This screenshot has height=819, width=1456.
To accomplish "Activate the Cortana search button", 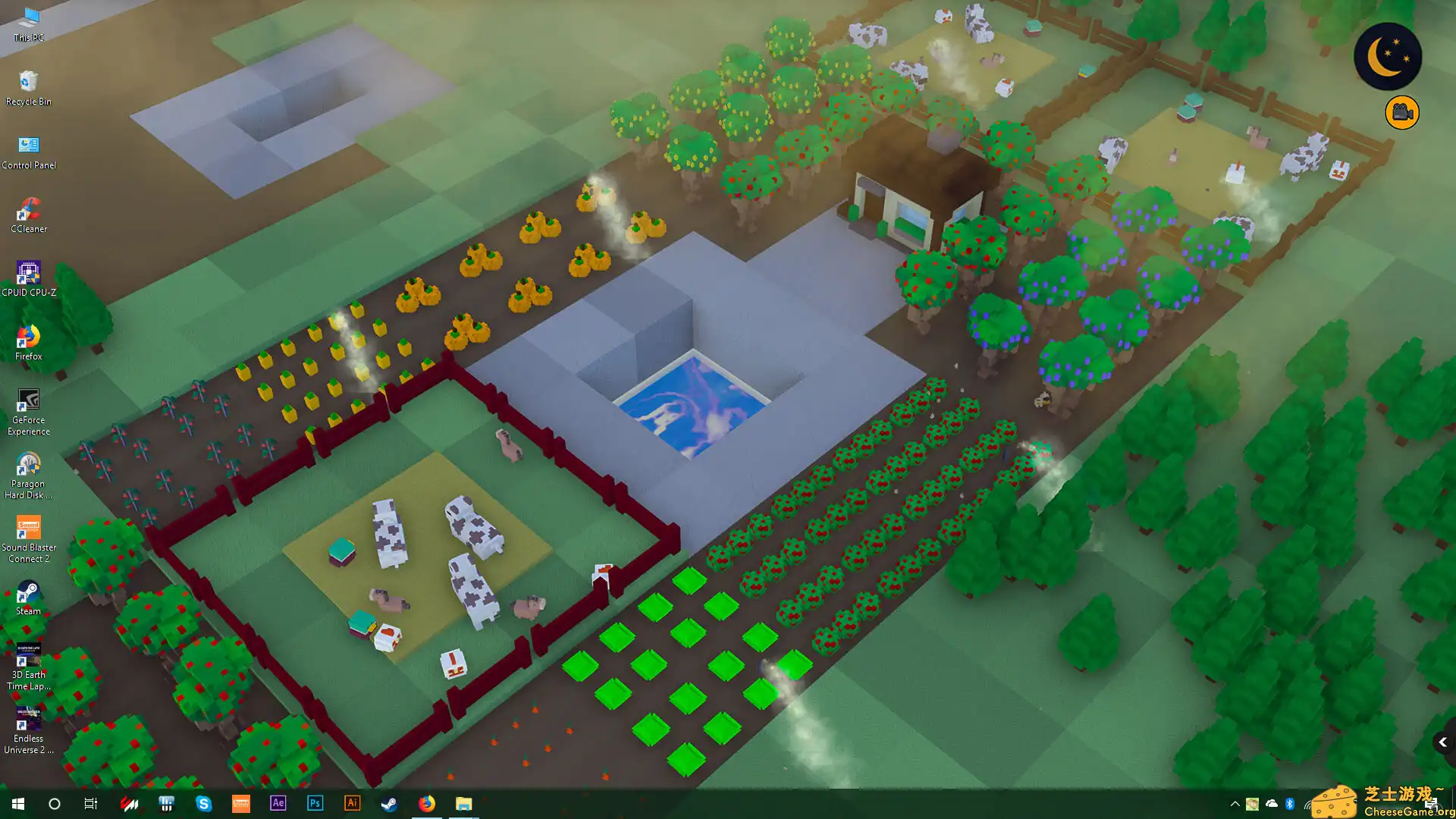I will tap(53, 803).
